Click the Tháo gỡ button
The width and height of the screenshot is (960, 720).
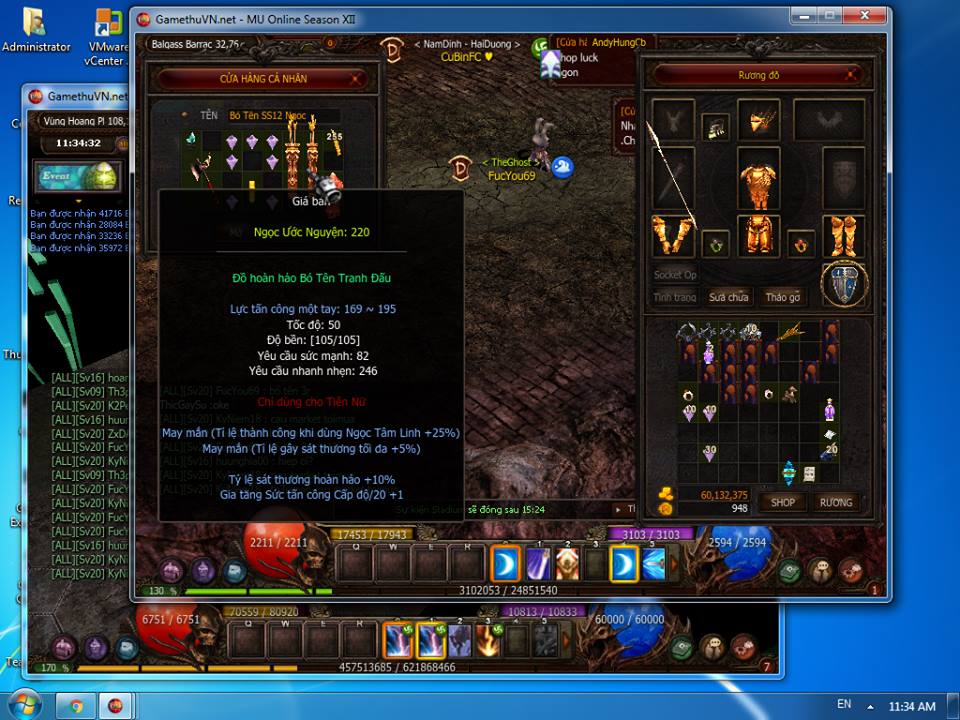[x=783, y=297]
